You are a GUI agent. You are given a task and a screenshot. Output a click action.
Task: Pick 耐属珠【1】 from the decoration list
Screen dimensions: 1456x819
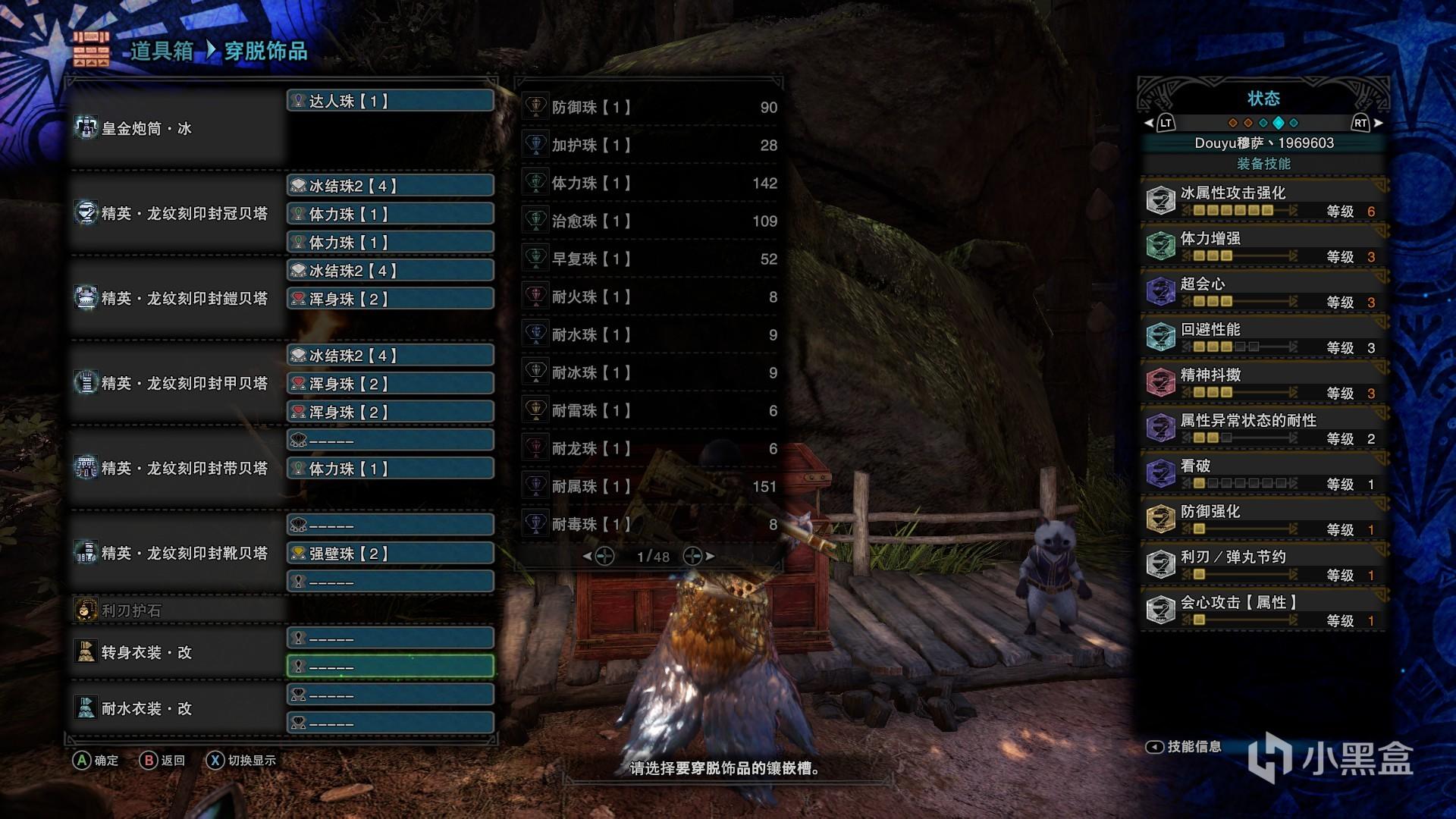tap(652, 486)
